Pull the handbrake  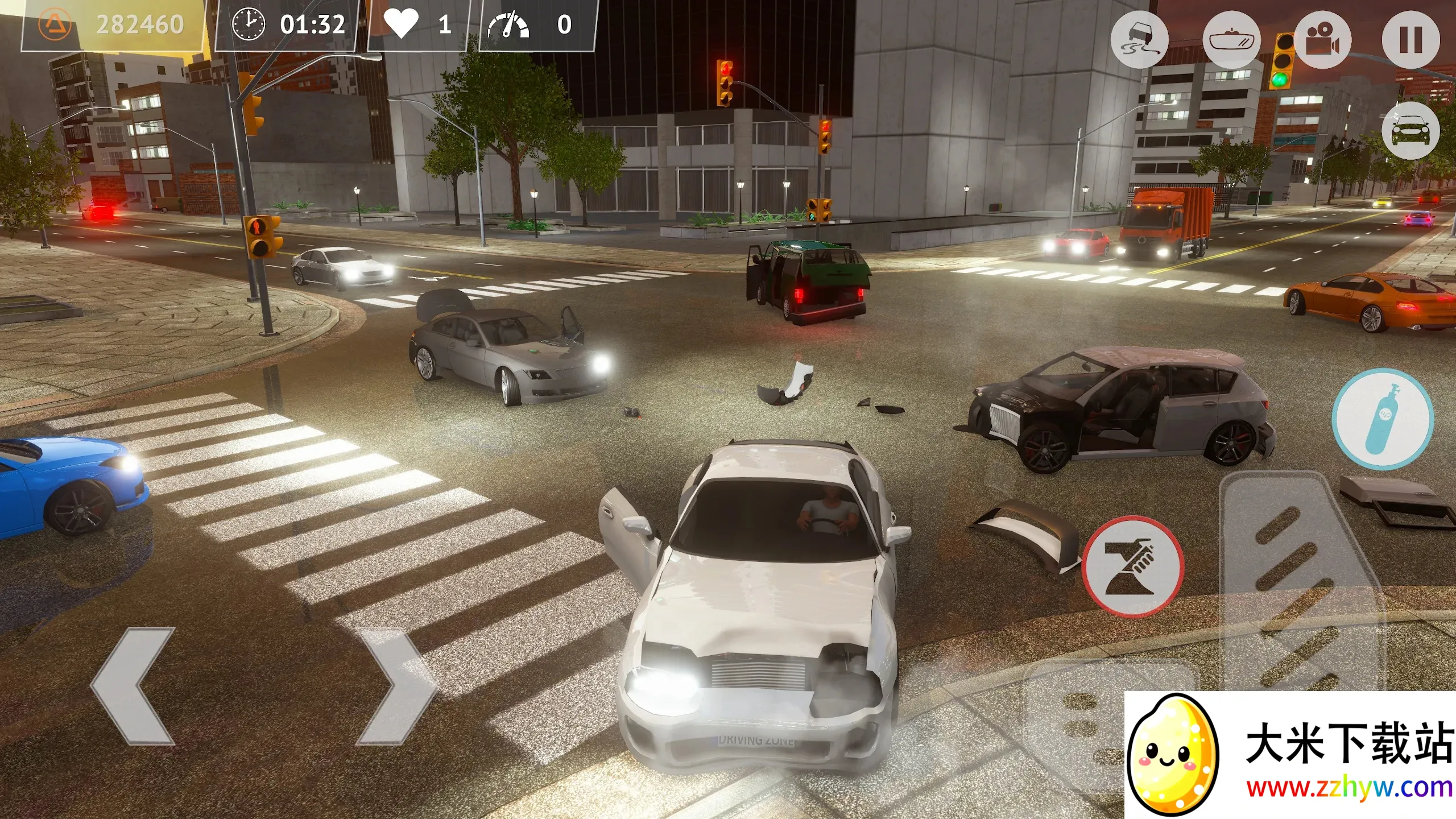pos(1133,566)
